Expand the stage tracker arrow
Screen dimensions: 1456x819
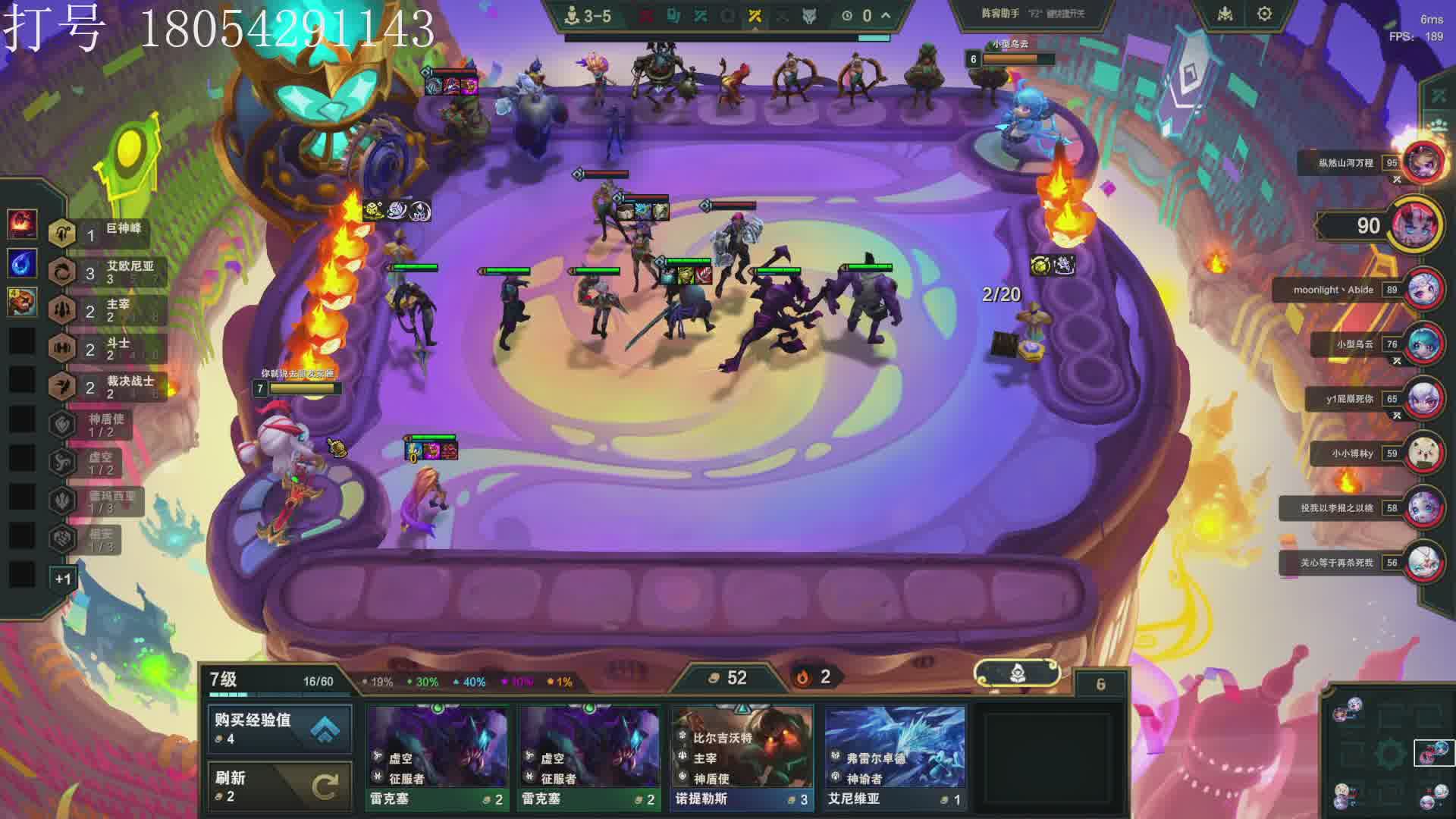pyautogui.click(x=886, y=15)
